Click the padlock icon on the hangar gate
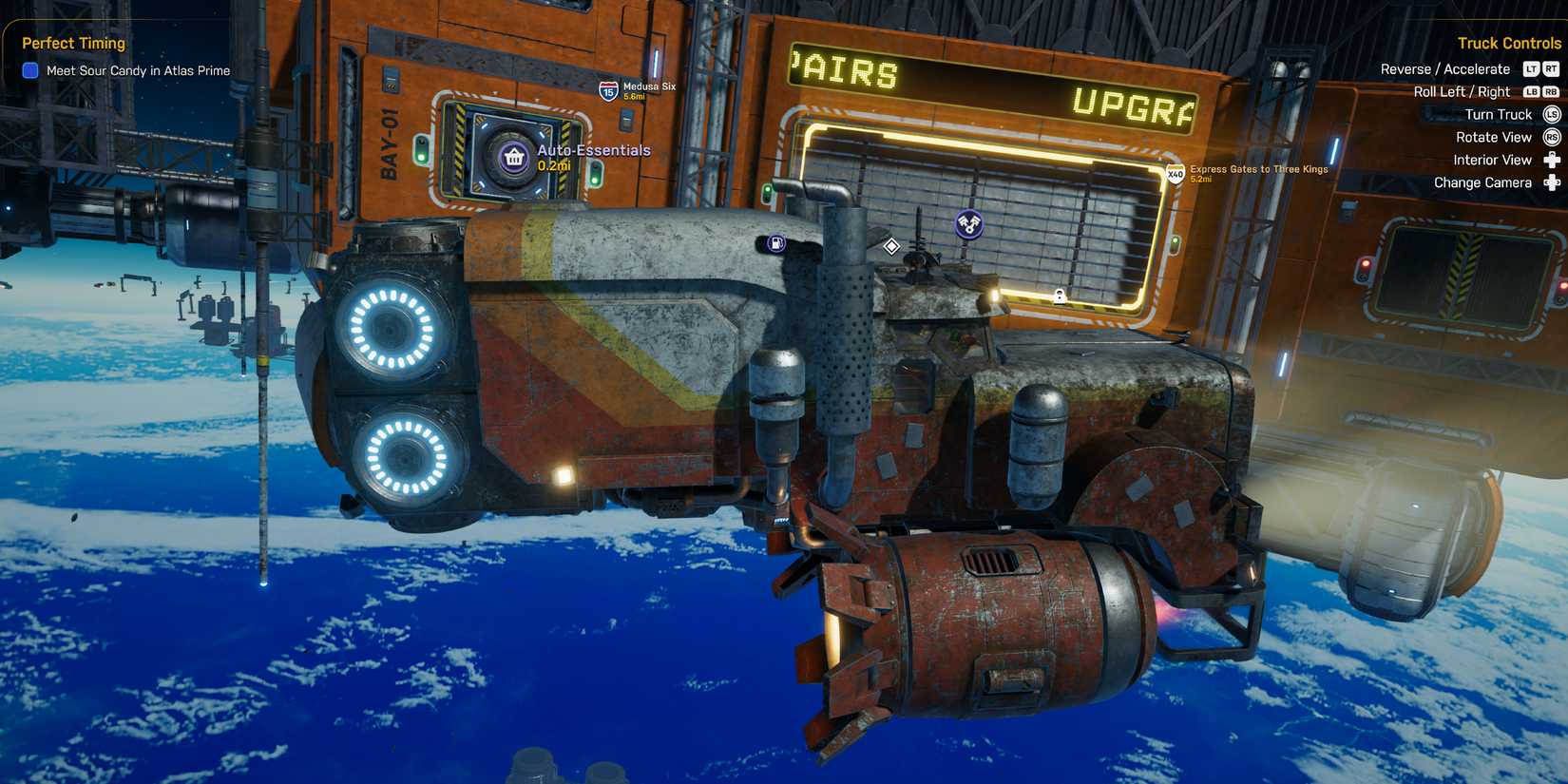 (x=1060, y=296)
